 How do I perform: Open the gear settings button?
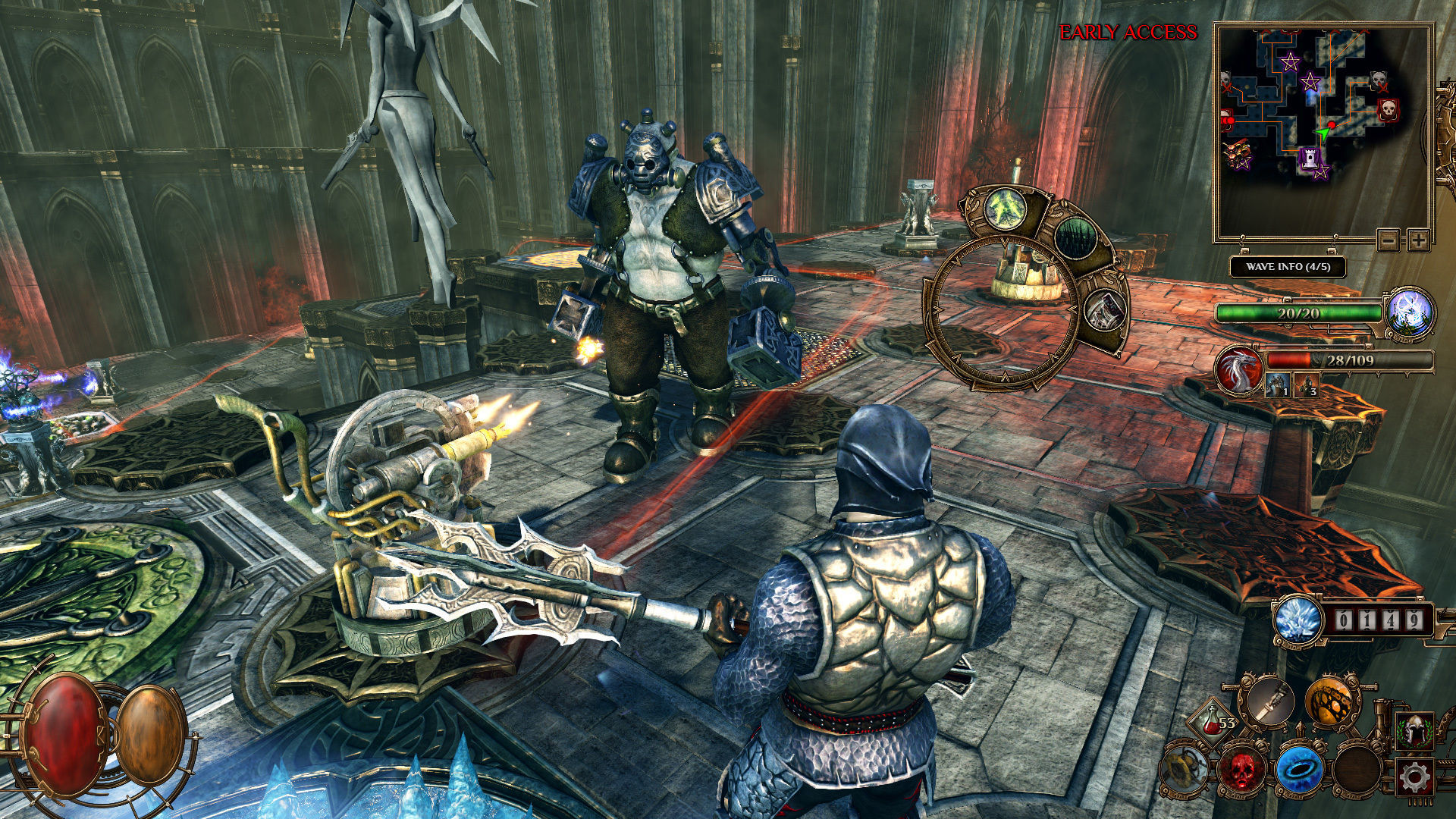(1415, 777)
